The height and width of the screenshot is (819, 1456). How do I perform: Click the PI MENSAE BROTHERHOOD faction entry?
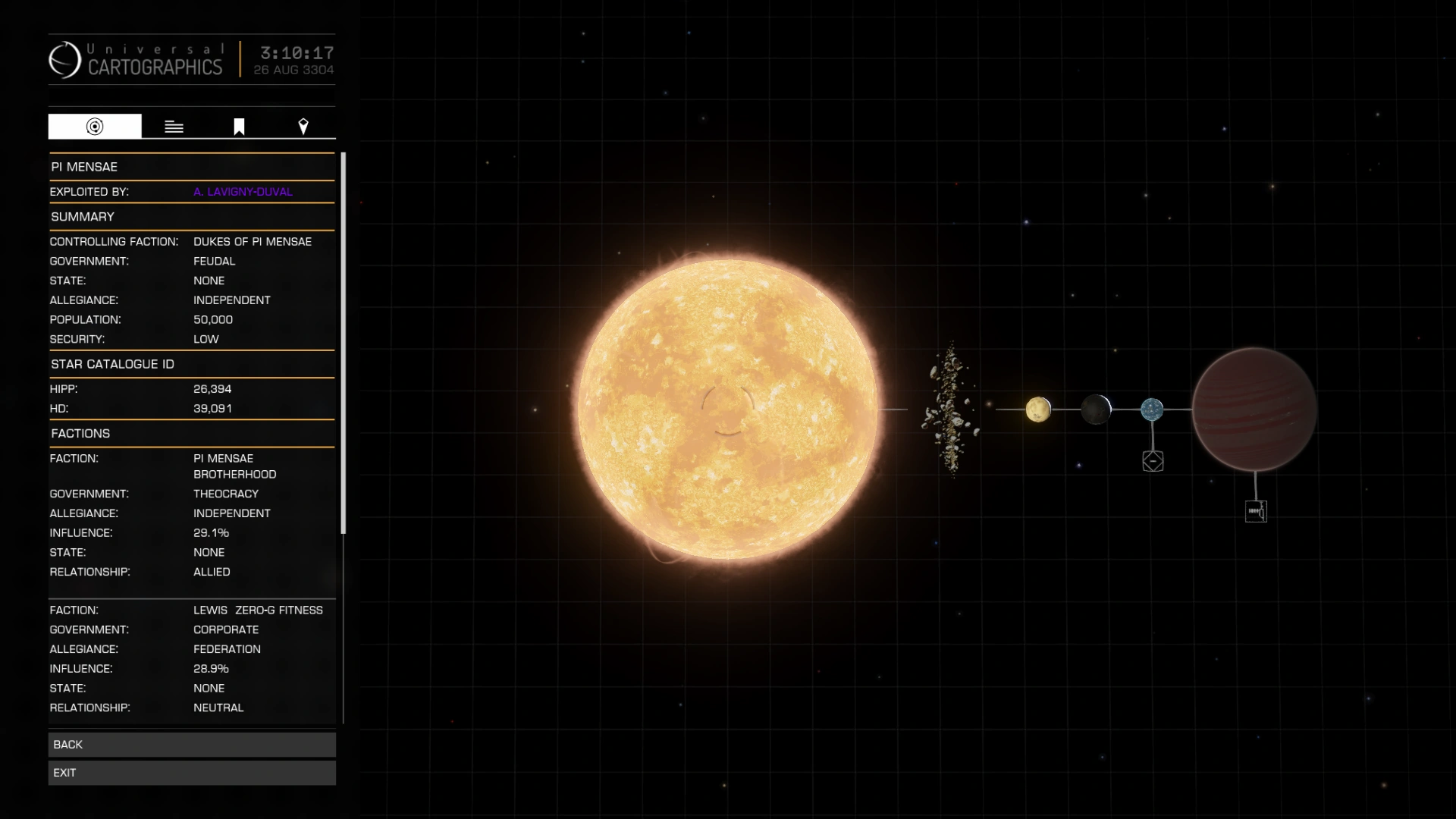tap(235, 466)
